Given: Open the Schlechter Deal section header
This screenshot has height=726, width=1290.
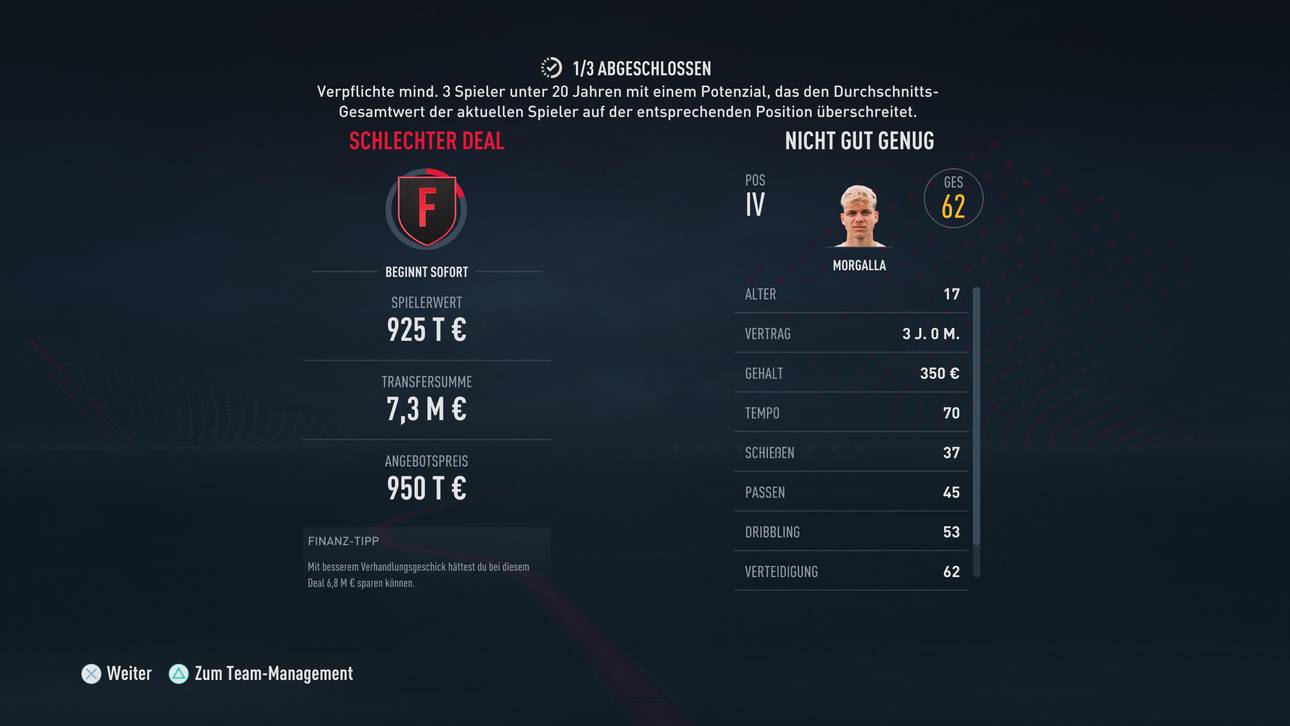Looking at the screenshot, I should tap(426, 140).
